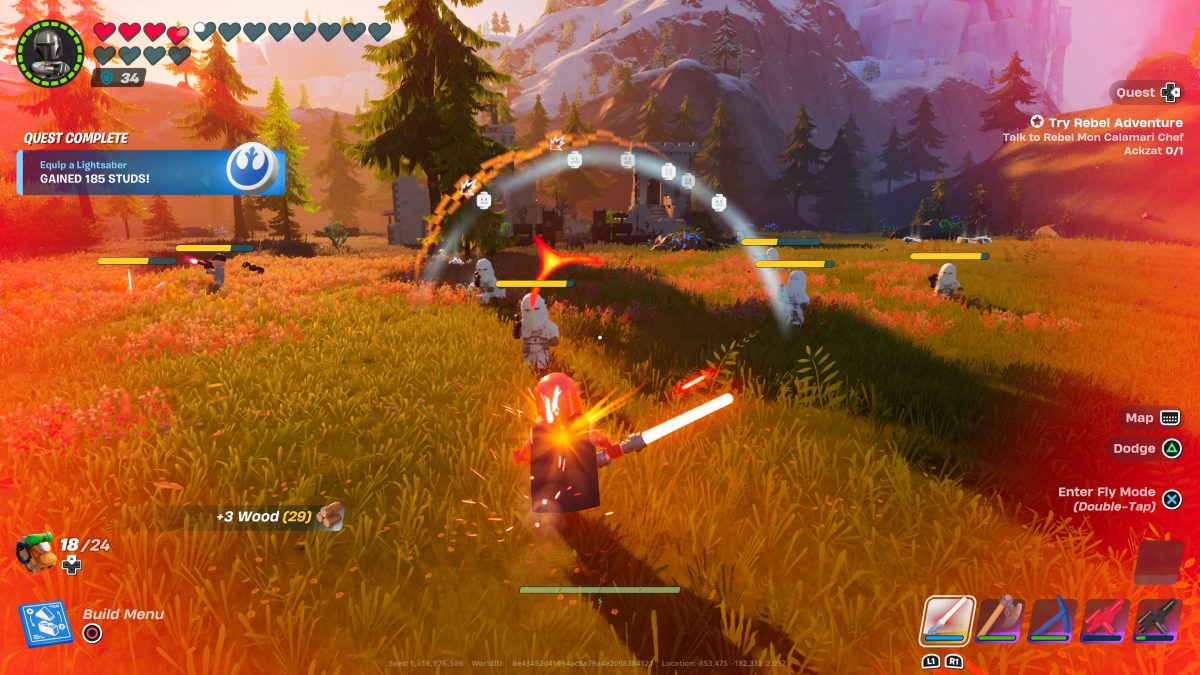The height and width of the screenshot is (675, 1200).
Task: Select the Quest label in the corner
Action: pos(1135,93)
